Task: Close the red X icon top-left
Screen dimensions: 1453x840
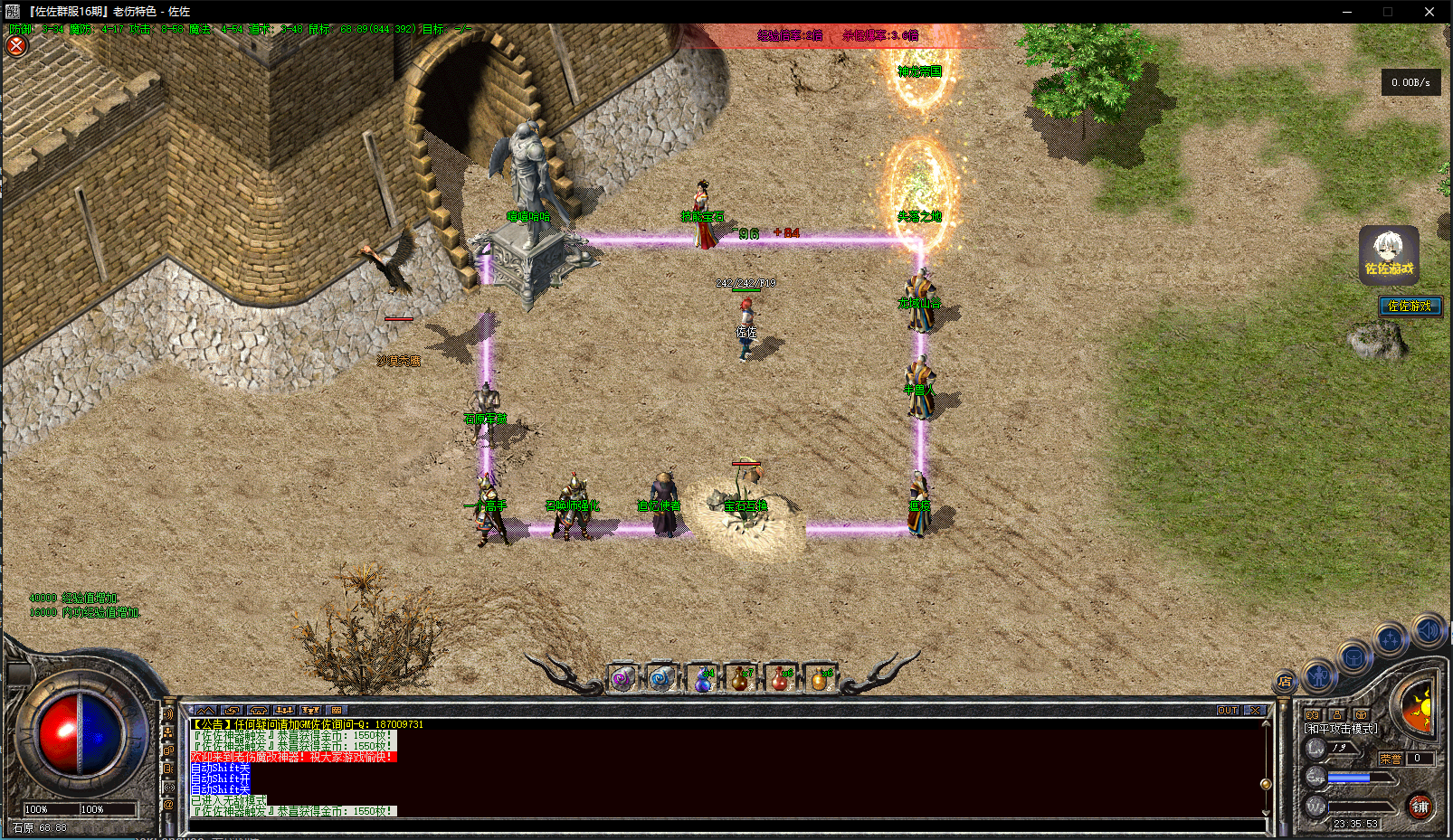Action: point(16,45)
